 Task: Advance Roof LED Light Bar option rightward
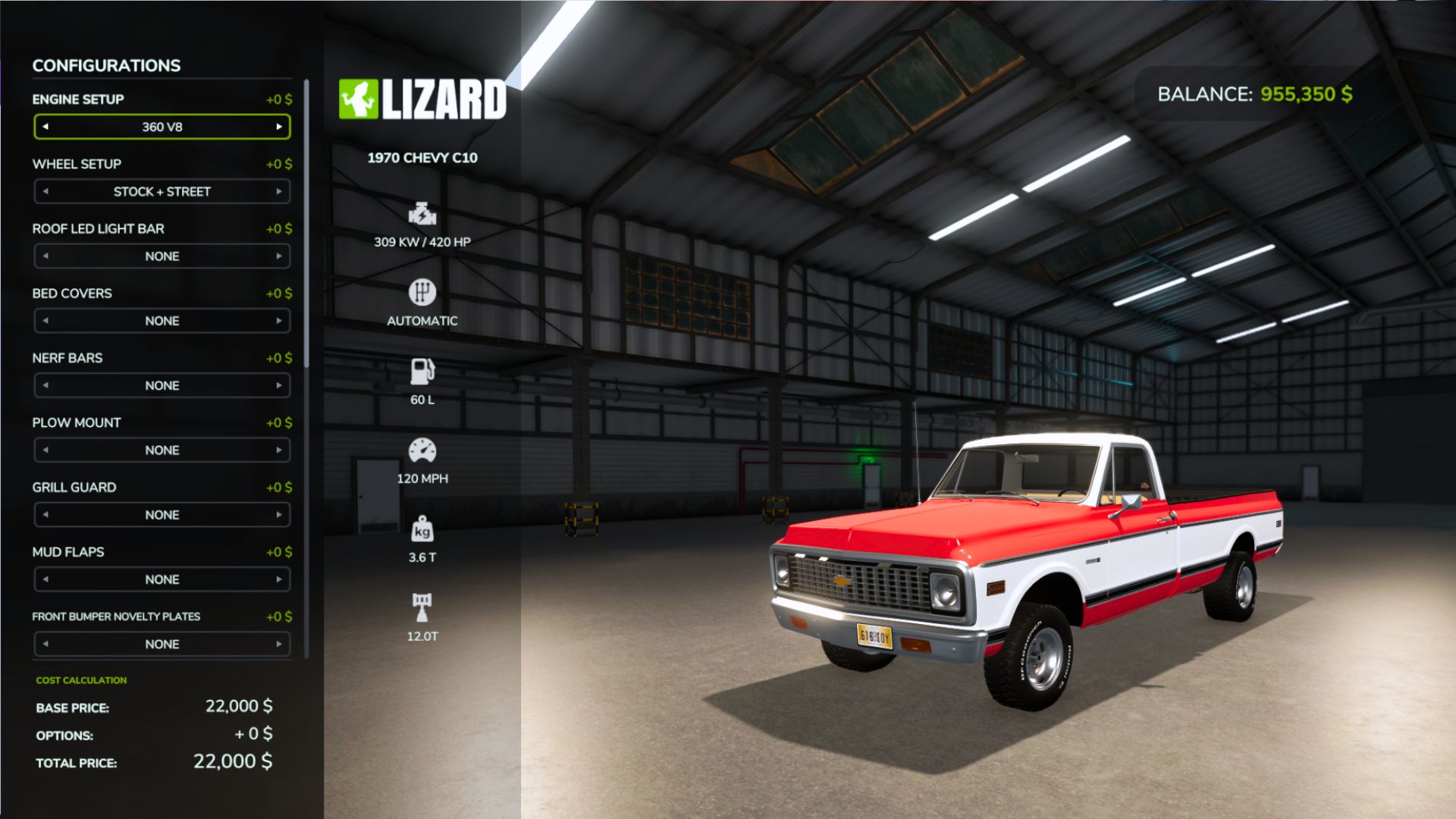click(280, 256)
